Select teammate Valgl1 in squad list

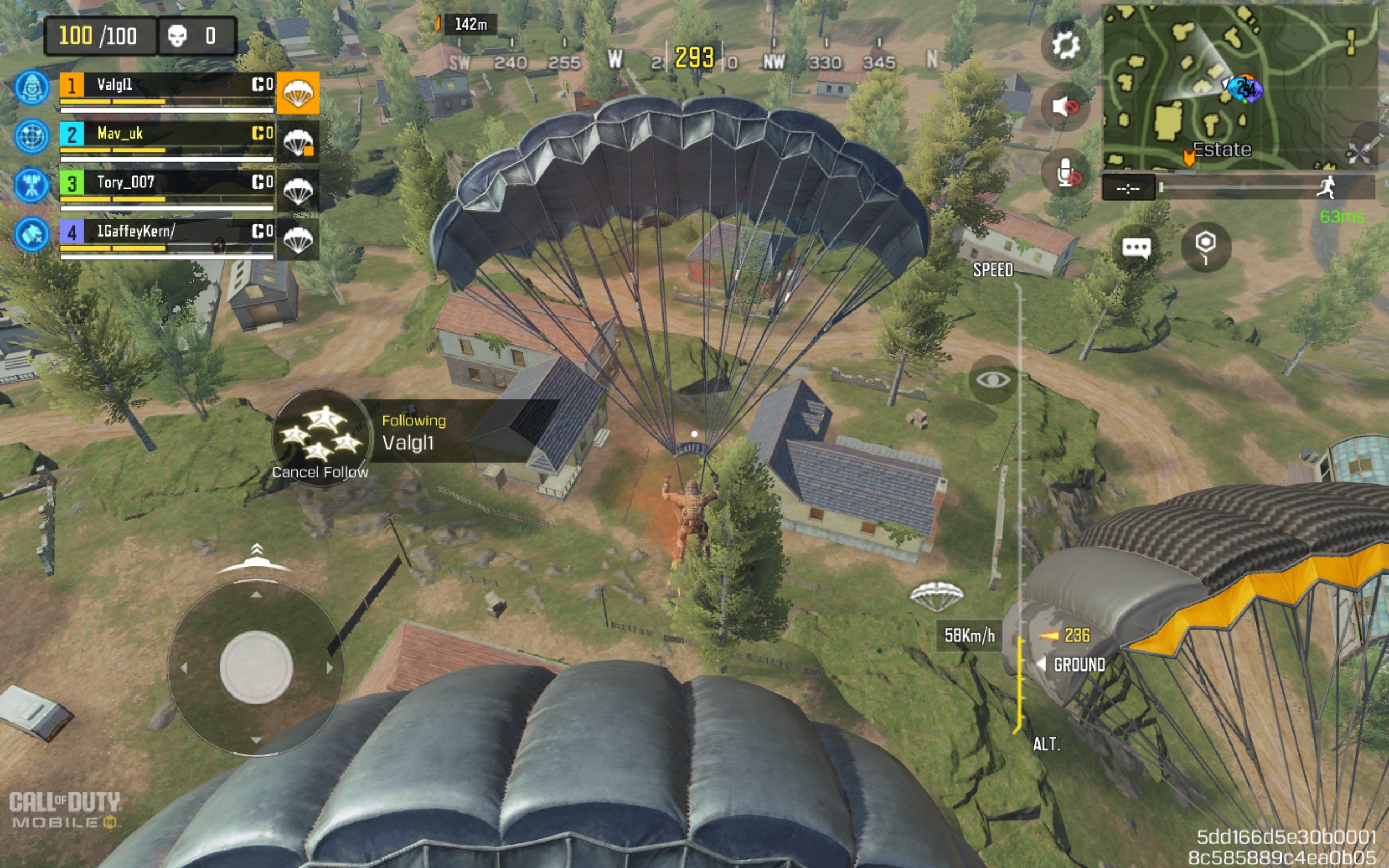(x=167, y=86)
